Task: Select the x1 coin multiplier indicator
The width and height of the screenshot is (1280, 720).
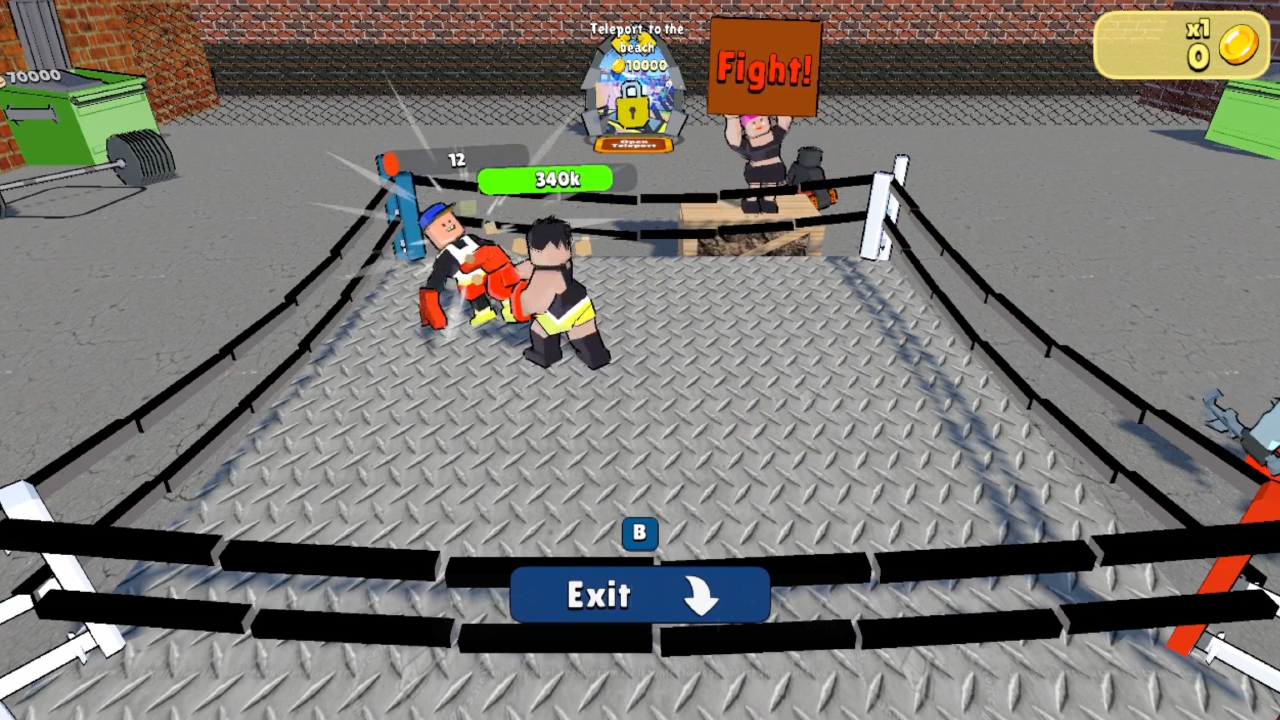Action: click(x=1197, y=29)
